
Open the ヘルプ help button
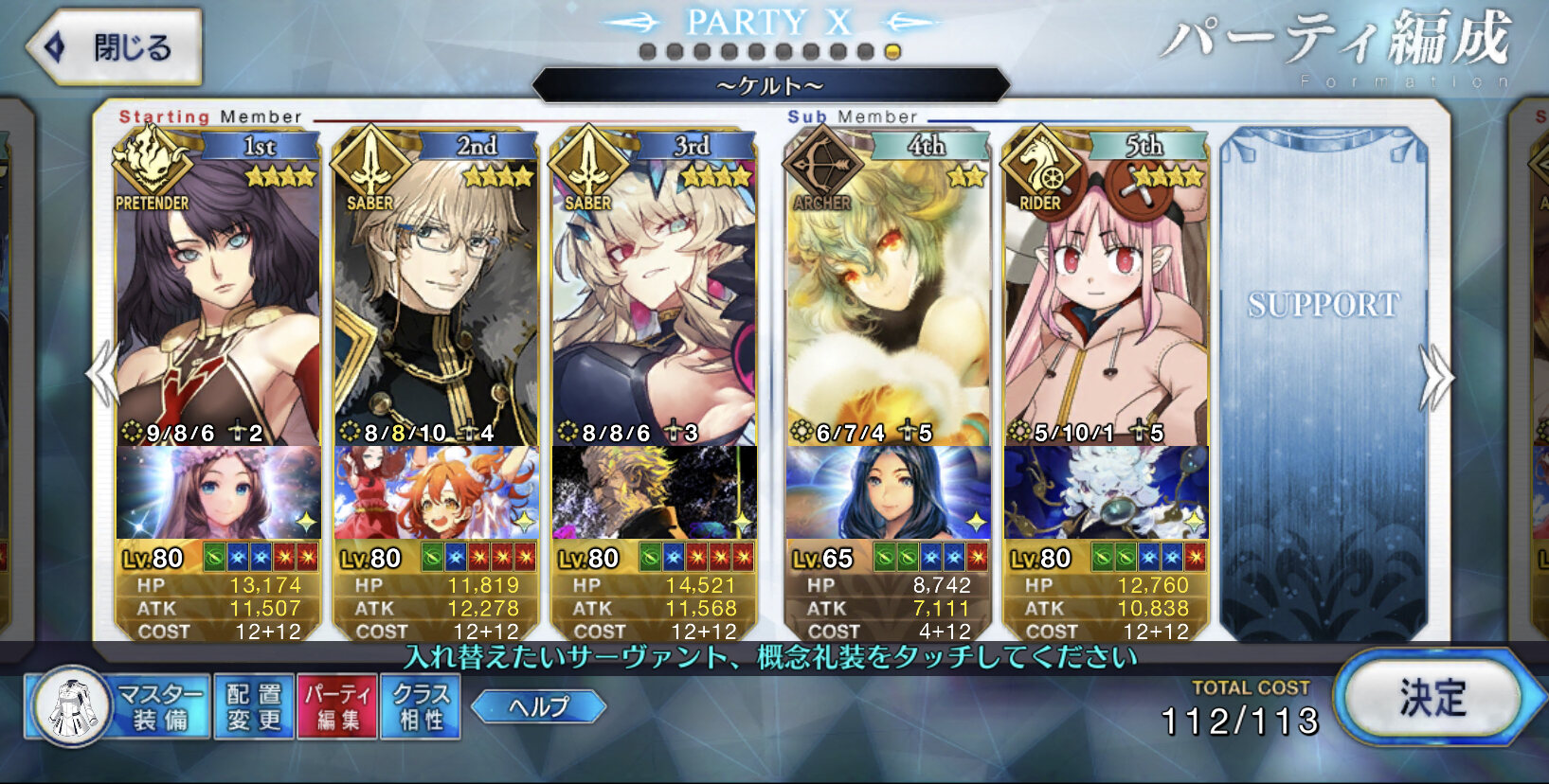click(538, 706)
